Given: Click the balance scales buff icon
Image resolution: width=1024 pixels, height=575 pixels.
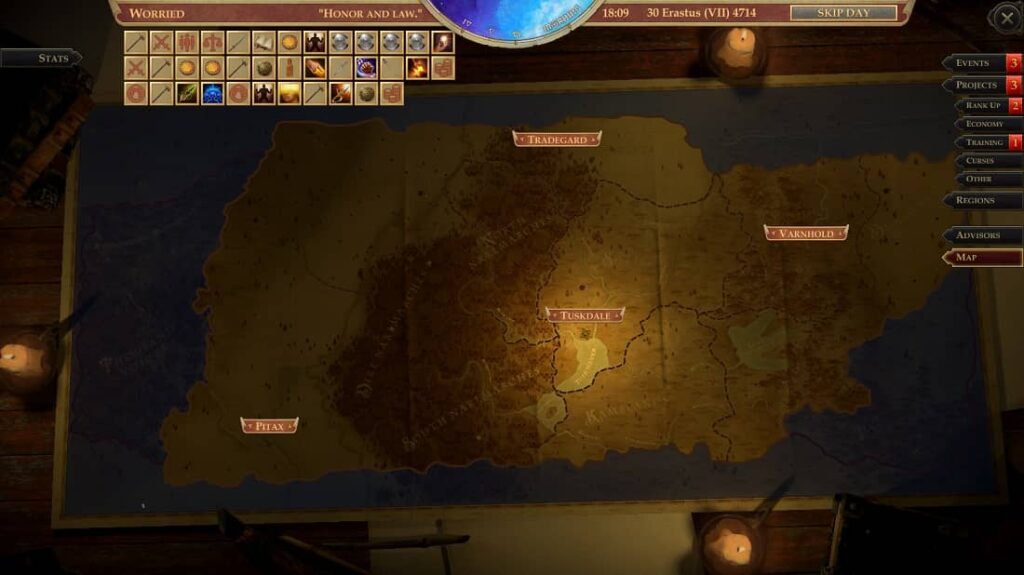Looking at the screenshot, I should coord(212,42).
